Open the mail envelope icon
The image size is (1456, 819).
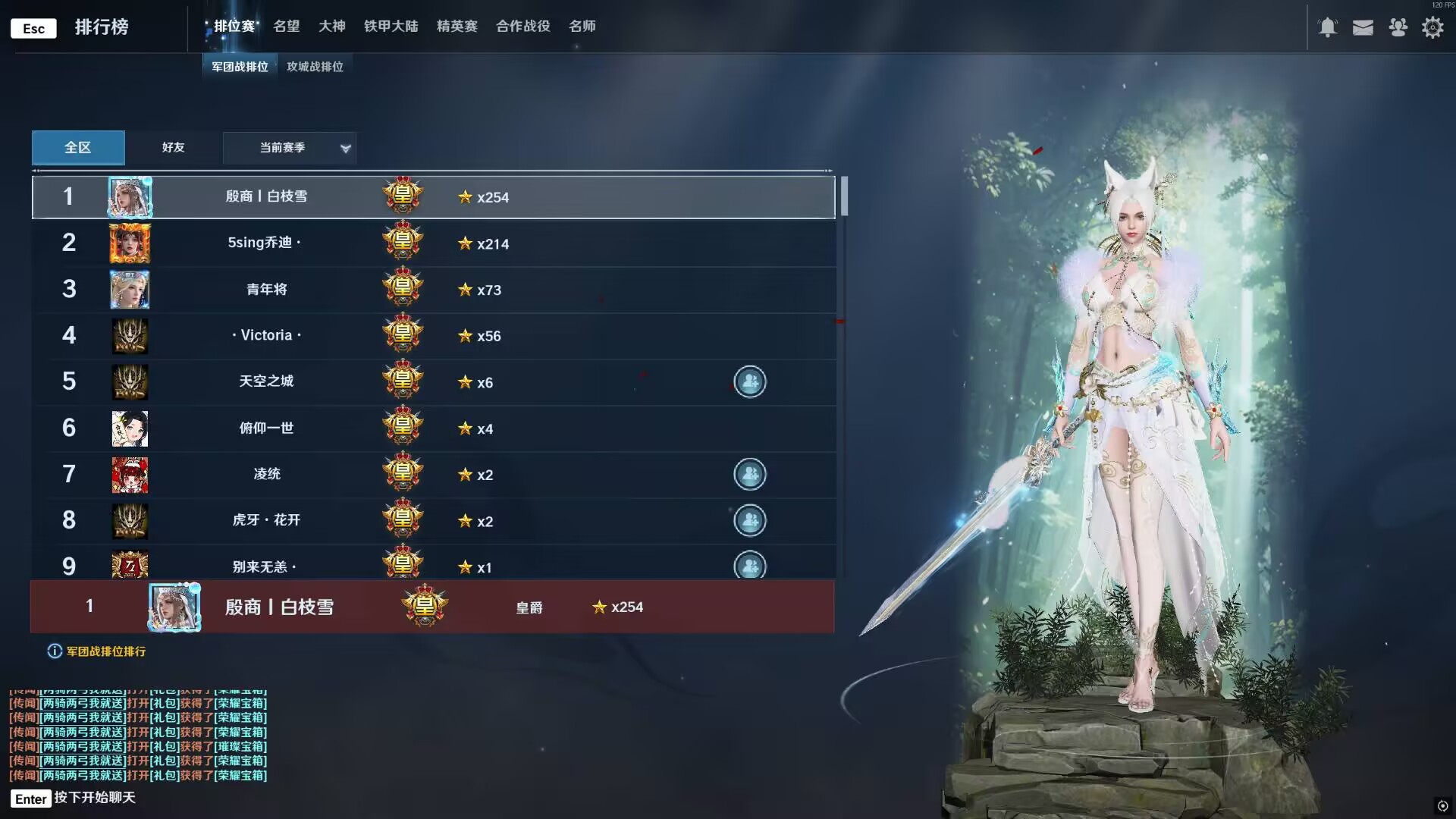point(1363,28)
